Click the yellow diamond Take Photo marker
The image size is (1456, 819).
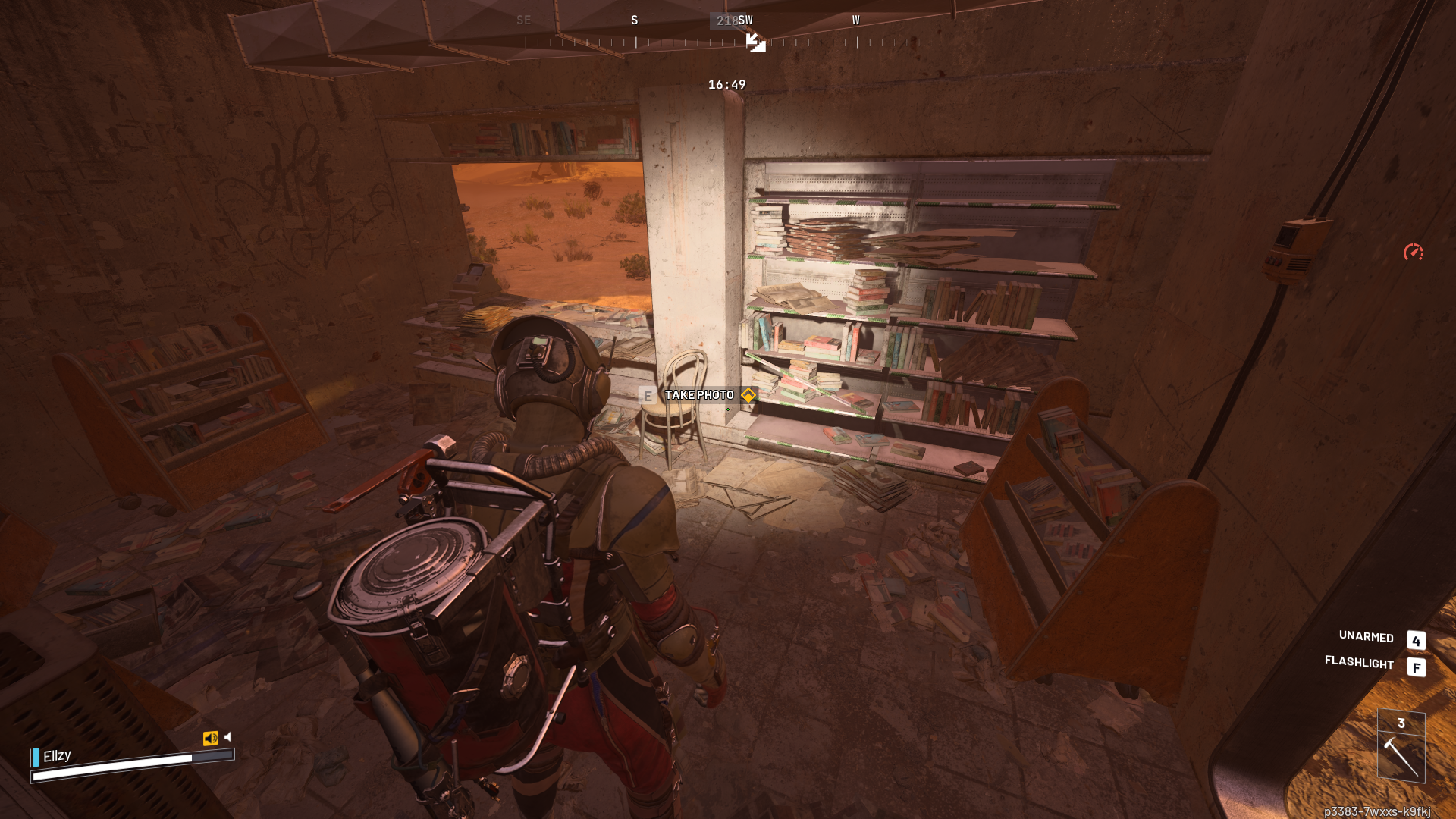tap(748, 395)
